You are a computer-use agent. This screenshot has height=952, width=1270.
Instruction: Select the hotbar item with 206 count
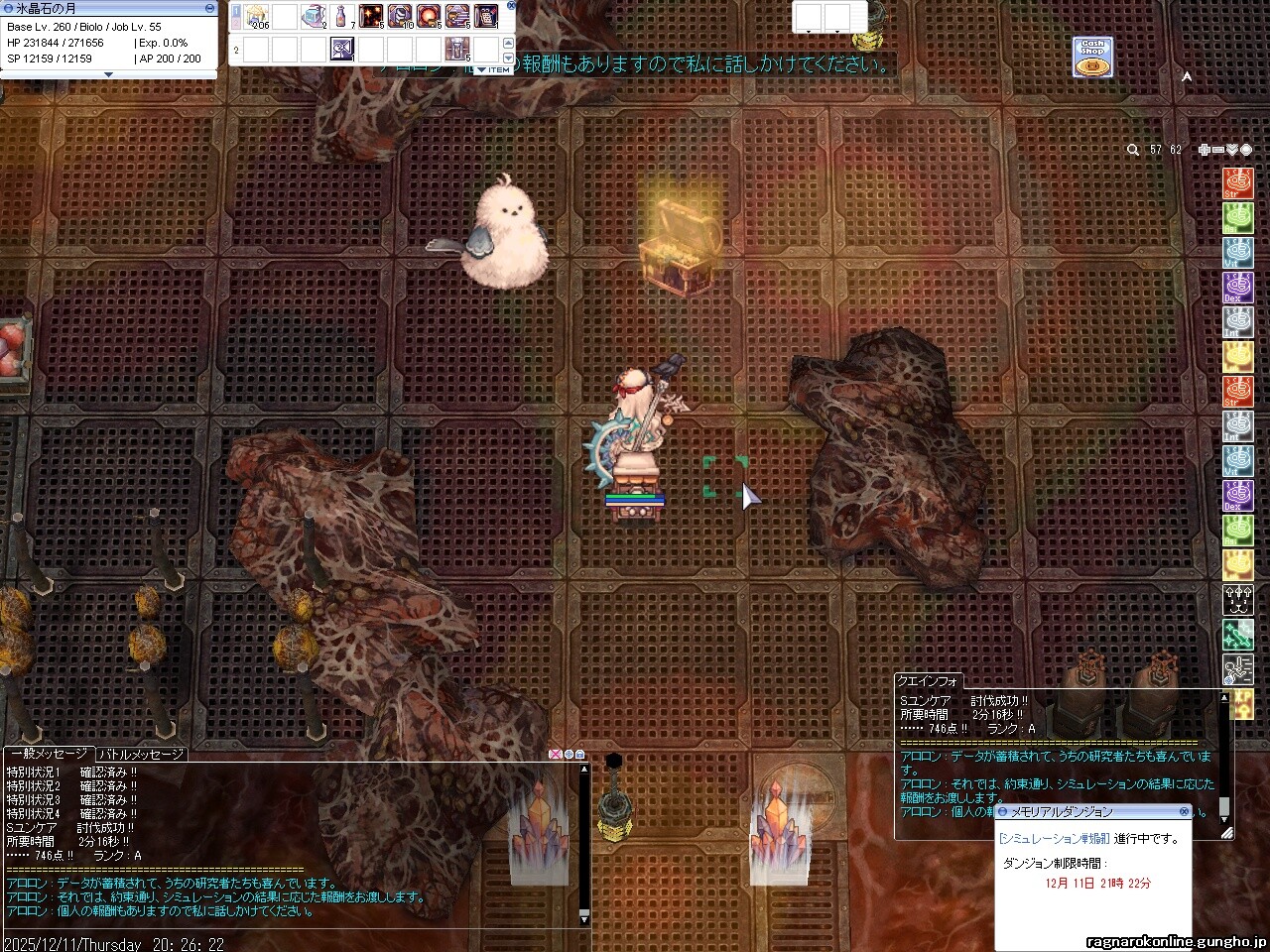tap(257, 16)
